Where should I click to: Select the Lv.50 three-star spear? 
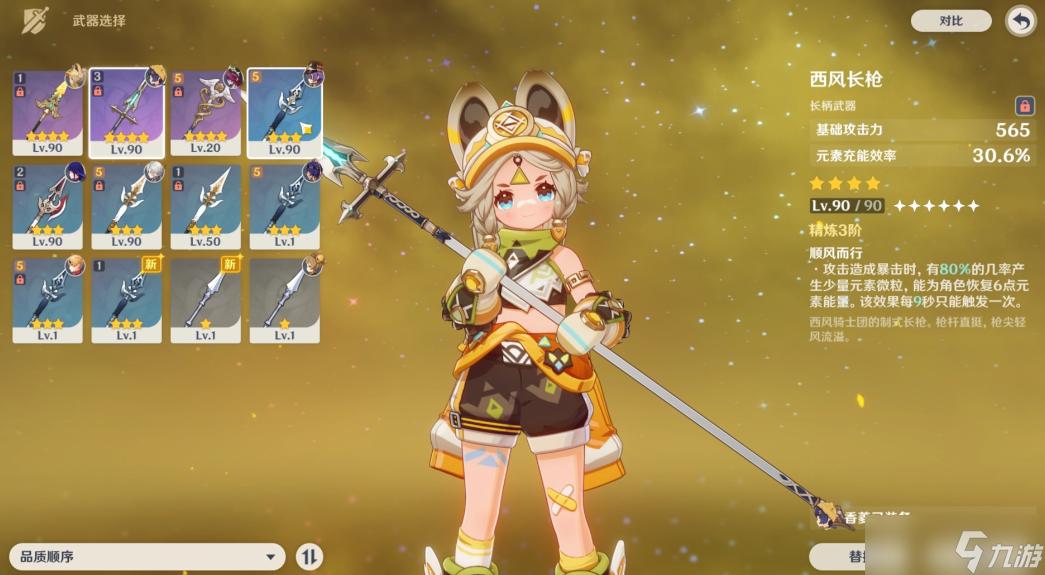pyautogui.click(x=205, y=207)
